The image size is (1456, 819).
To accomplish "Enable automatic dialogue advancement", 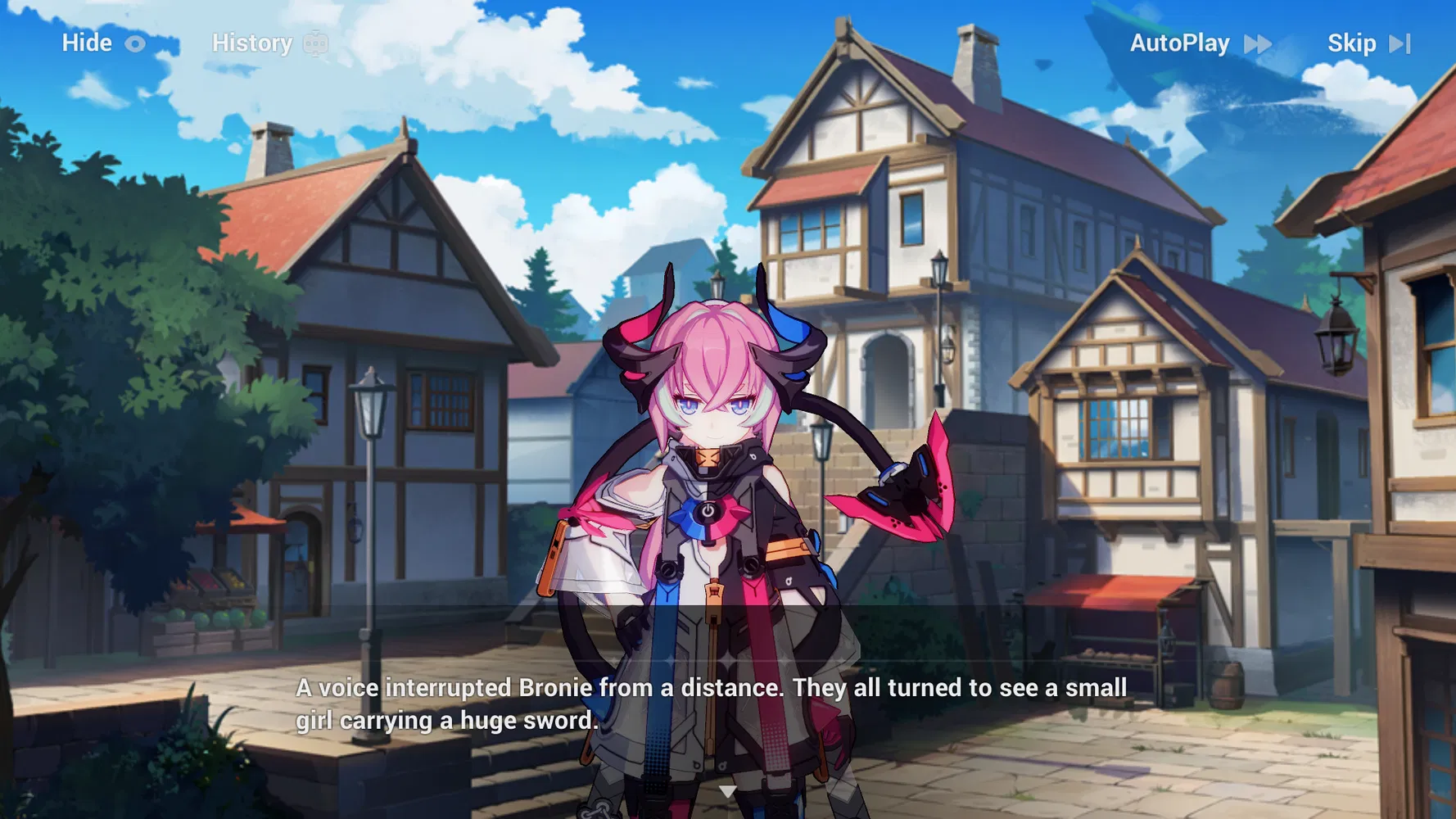I will (x=1180, y=43).
